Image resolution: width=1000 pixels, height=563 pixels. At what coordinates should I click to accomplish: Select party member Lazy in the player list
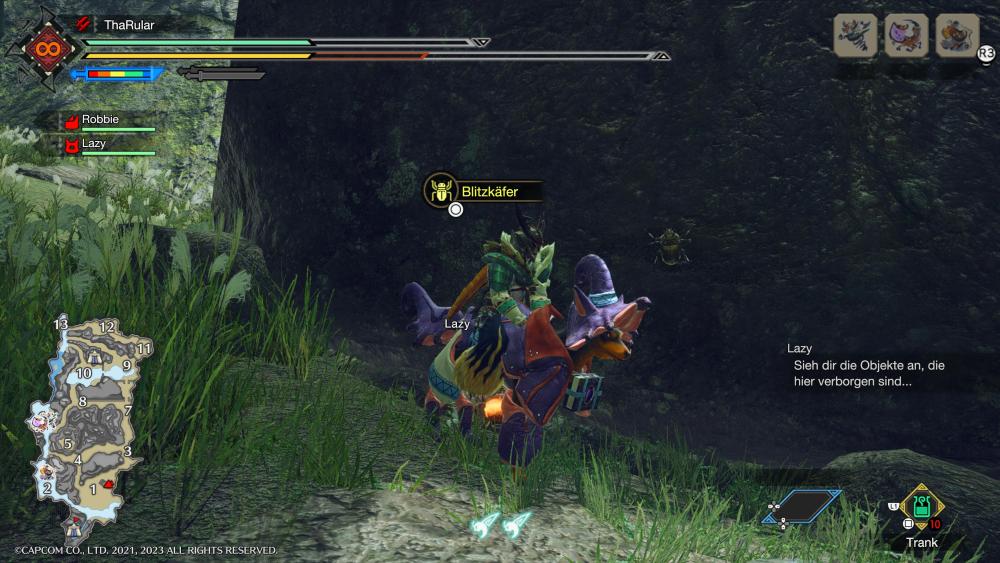(94, 144)
